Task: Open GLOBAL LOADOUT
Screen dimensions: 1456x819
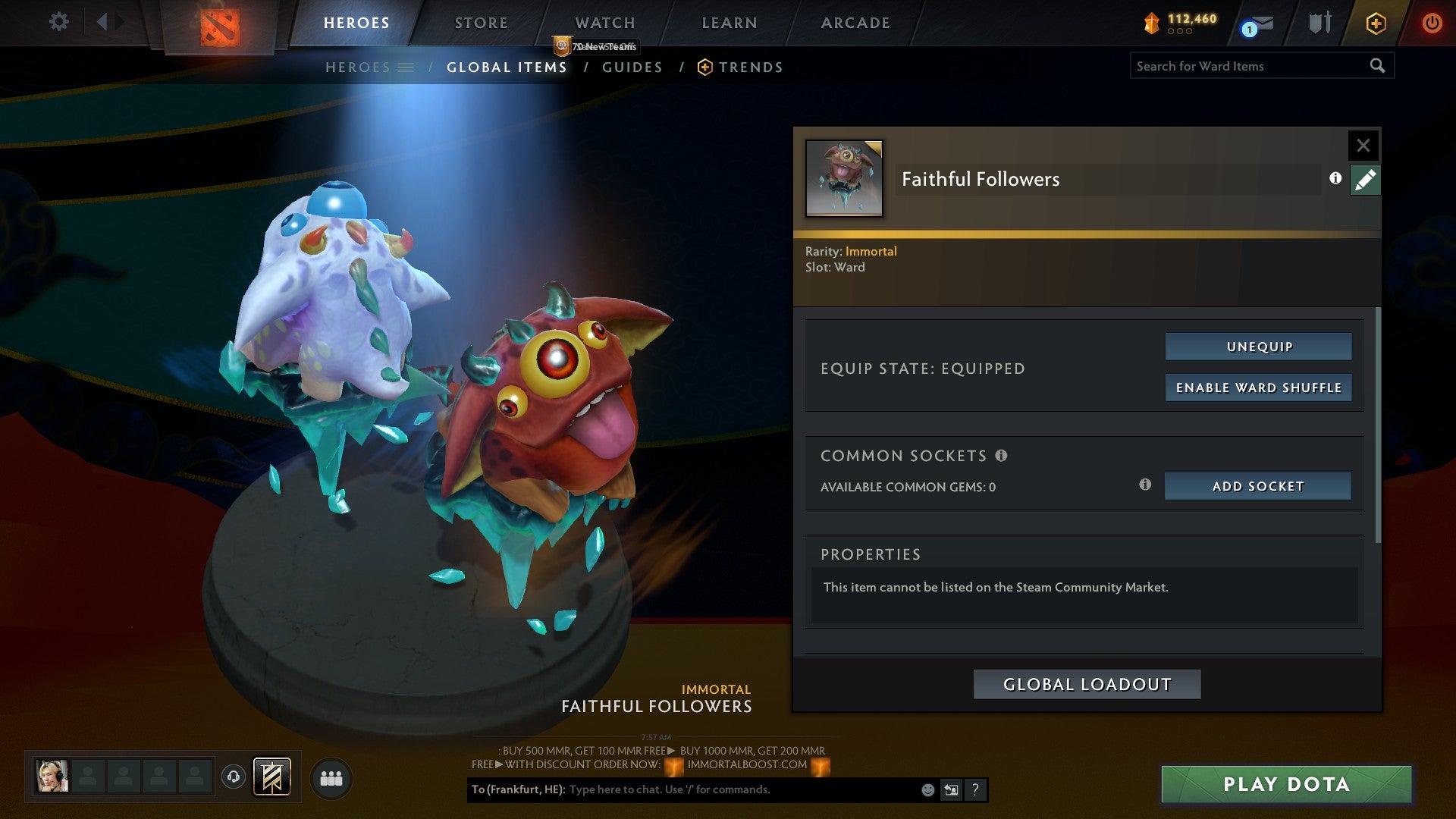Action: tap(1087, 683)
